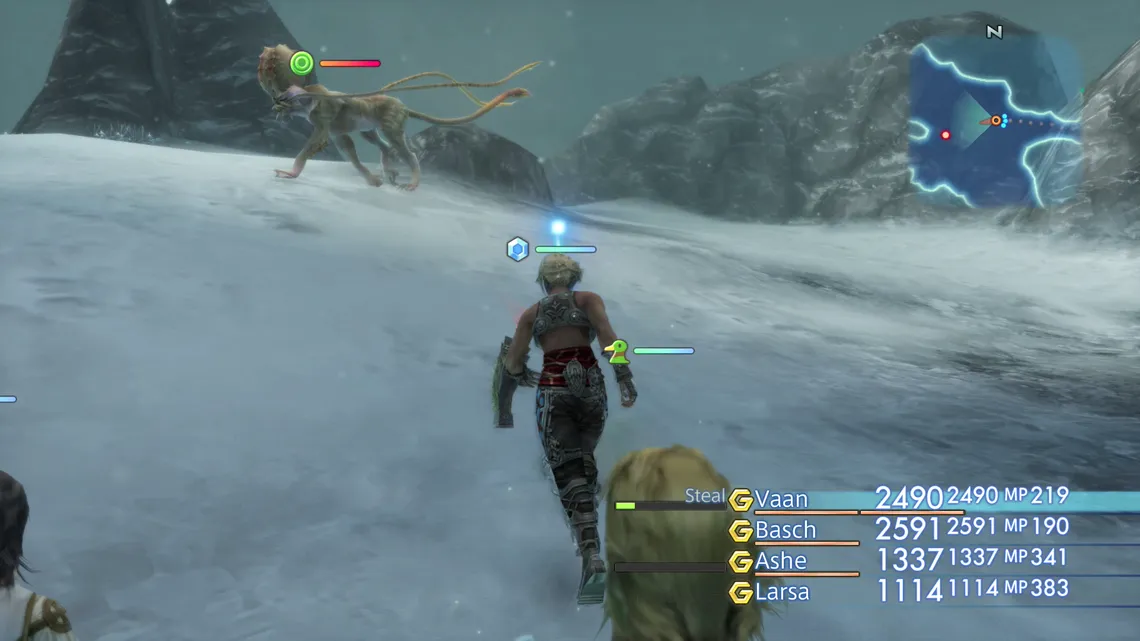The width and height of the screenshot is (1140, 641).
Task: Click the green target marker on enemy
Action: pyautogui.click(x=301, y=64)
